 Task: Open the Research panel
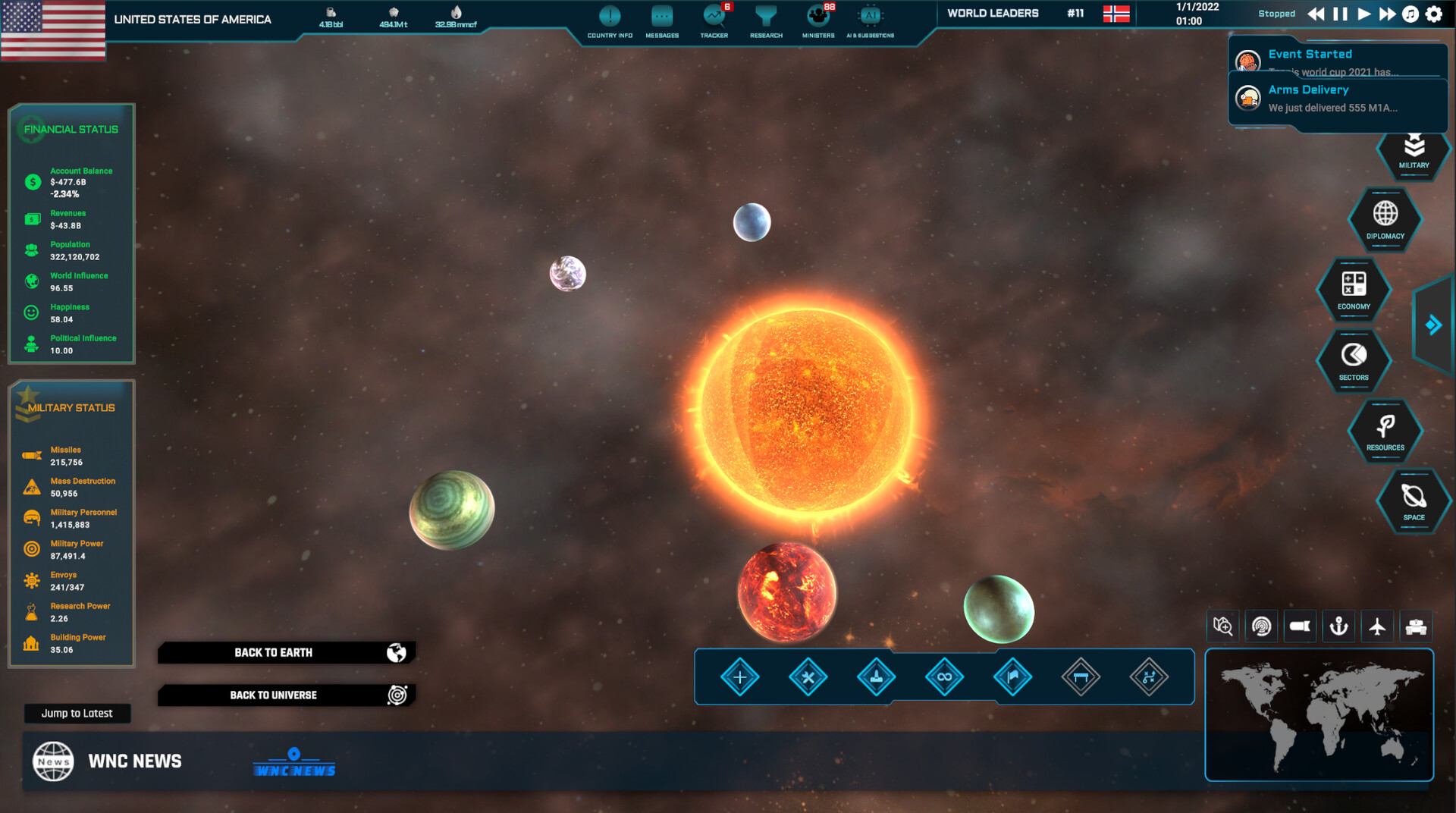tap(766, 20)
